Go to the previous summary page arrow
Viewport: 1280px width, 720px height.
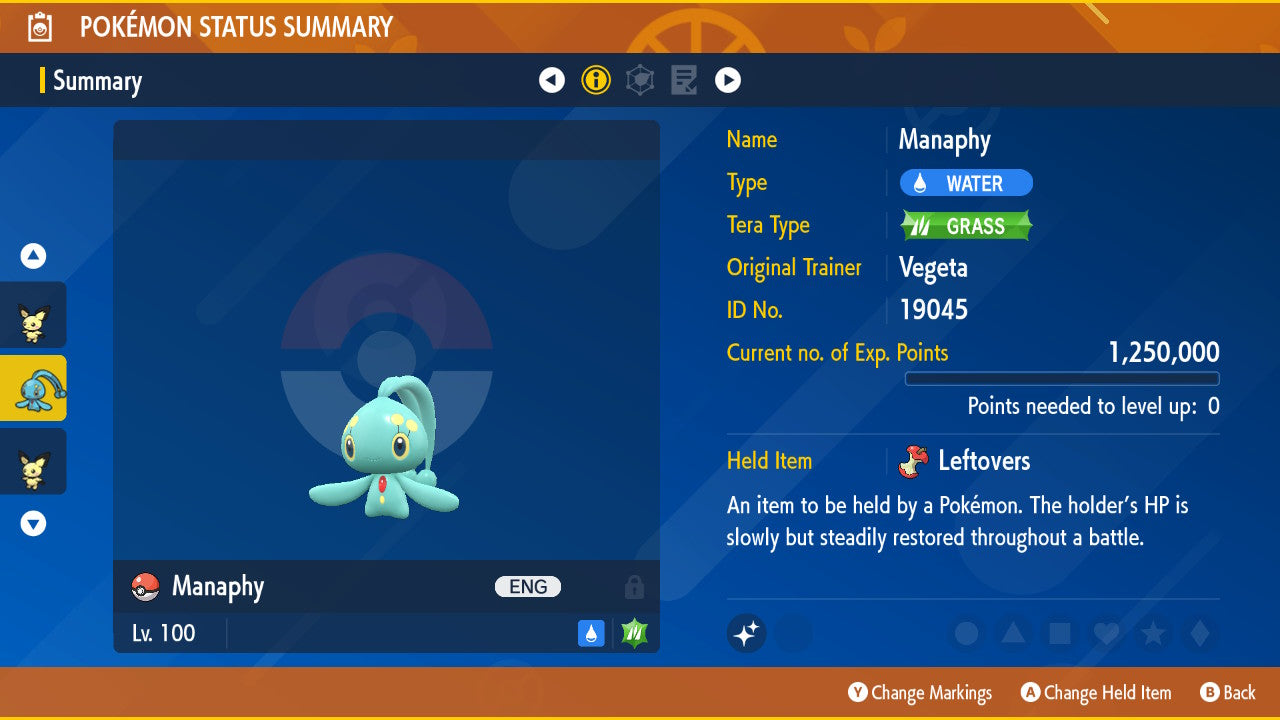coord(552,80)
